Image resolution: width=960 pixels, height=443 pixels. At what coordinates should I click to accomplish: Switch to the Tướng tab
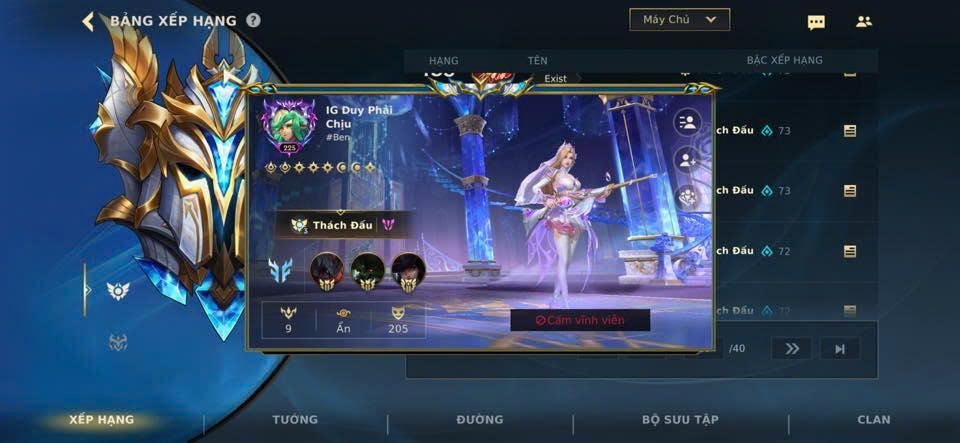295,420
